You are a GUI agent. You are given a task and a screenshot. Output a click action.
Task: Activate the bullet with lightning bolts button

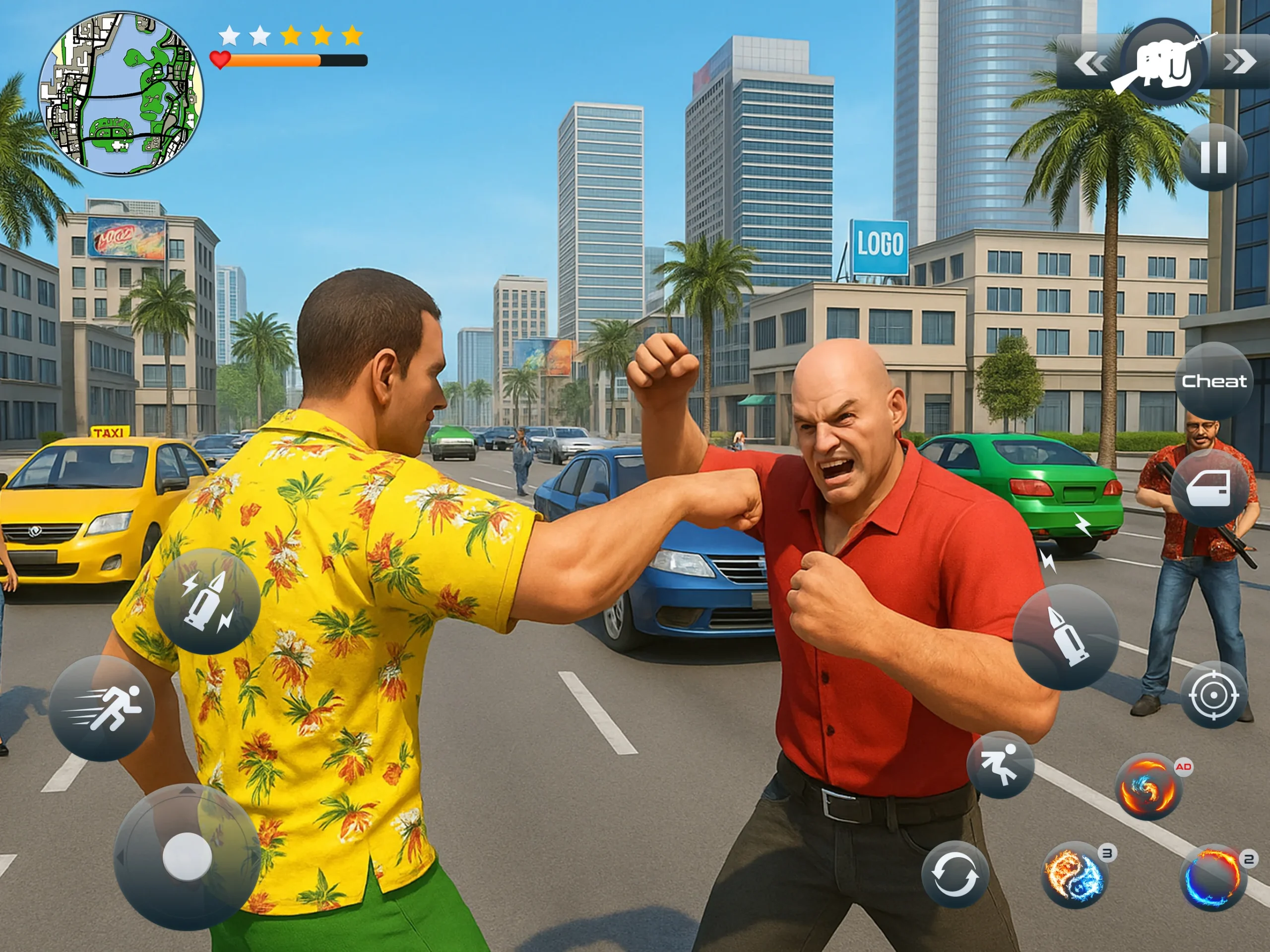click(x=207, y=602)
